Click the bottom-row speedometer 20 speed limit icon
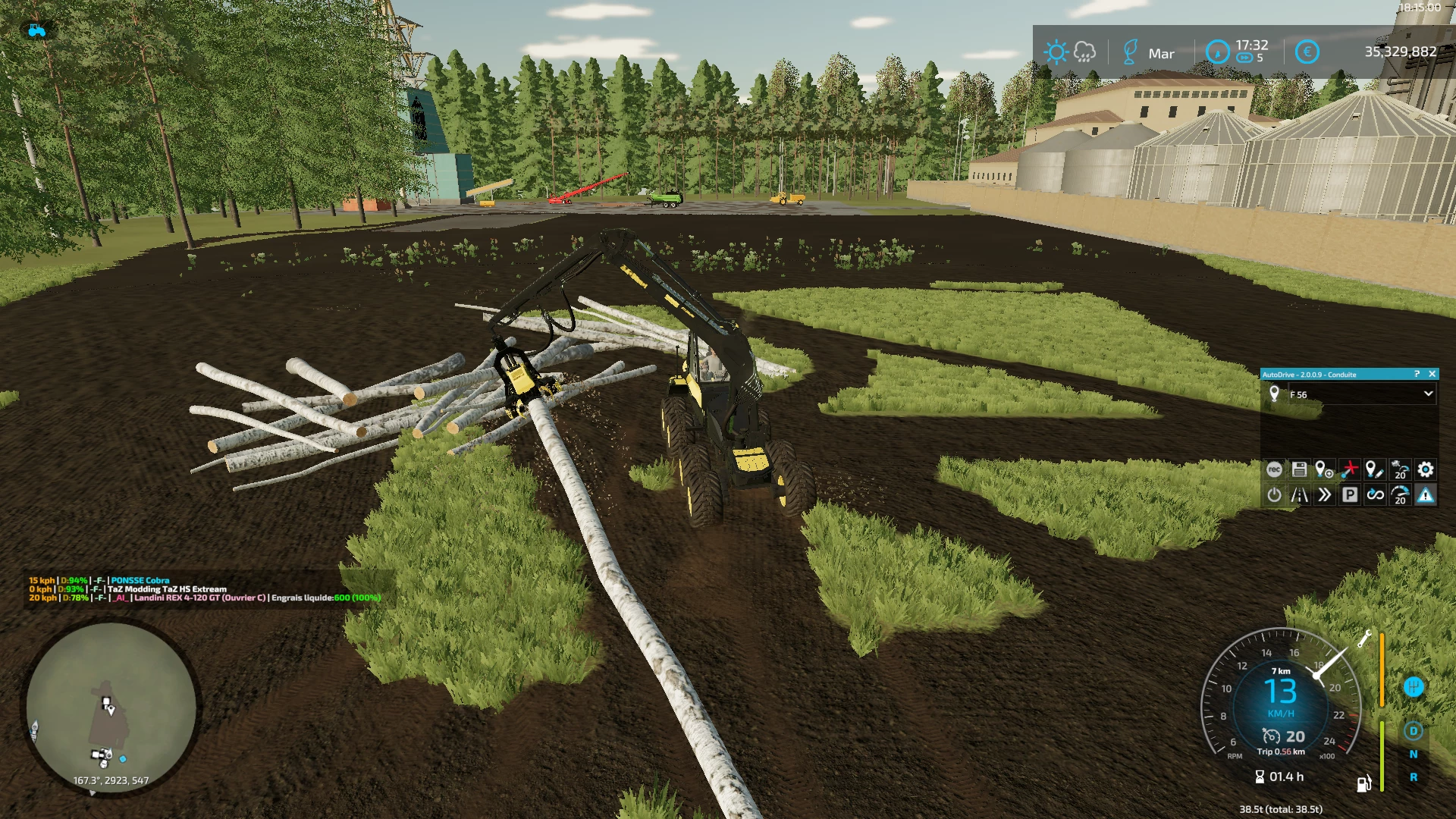This screenshot has width=1456, height=819. click(x=1401, y=495)
